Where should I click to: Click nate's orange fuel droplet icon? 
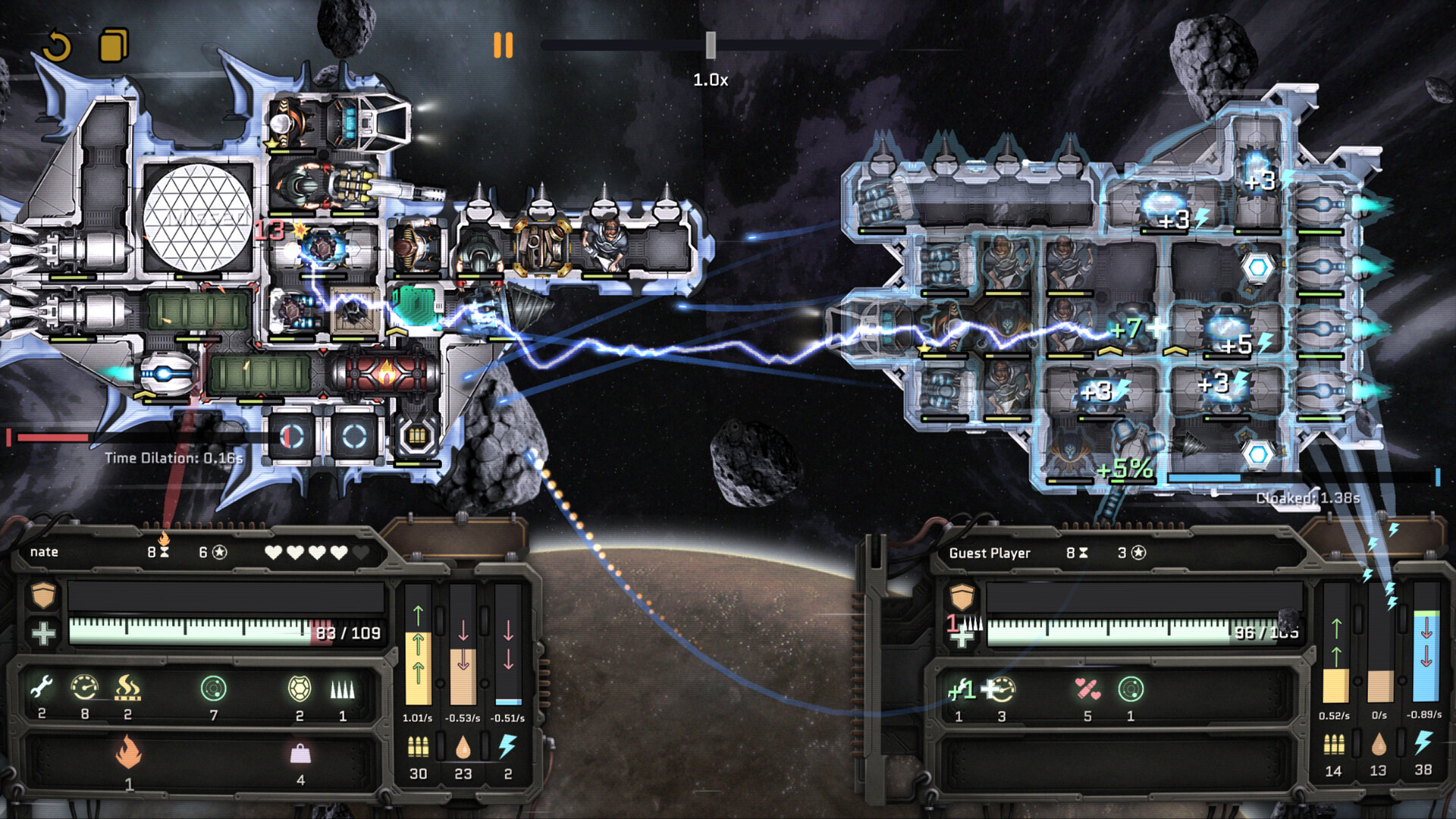[x=463, y=748]
